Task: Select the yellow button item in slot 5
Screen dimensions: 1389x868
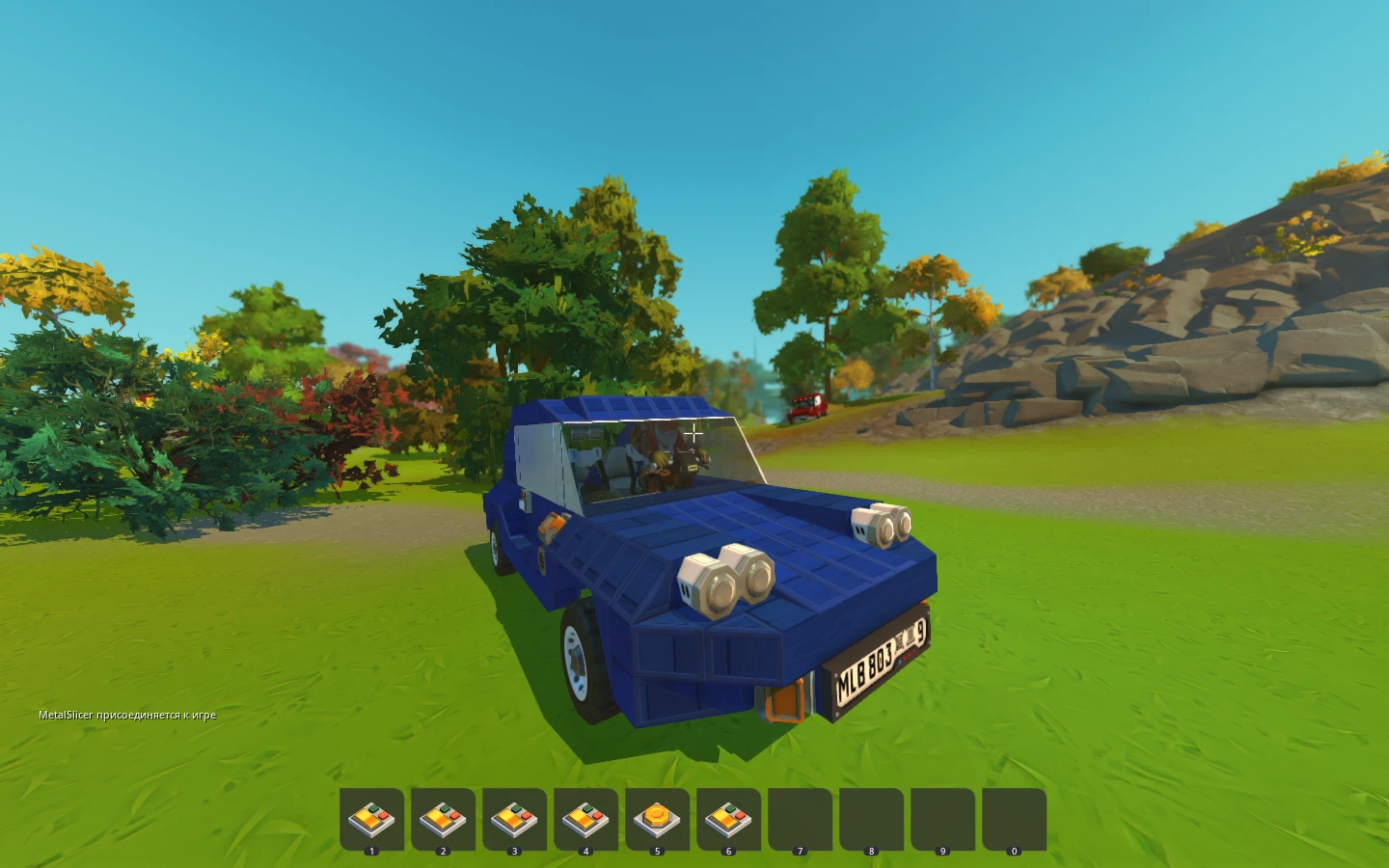Action: point(658,818)
